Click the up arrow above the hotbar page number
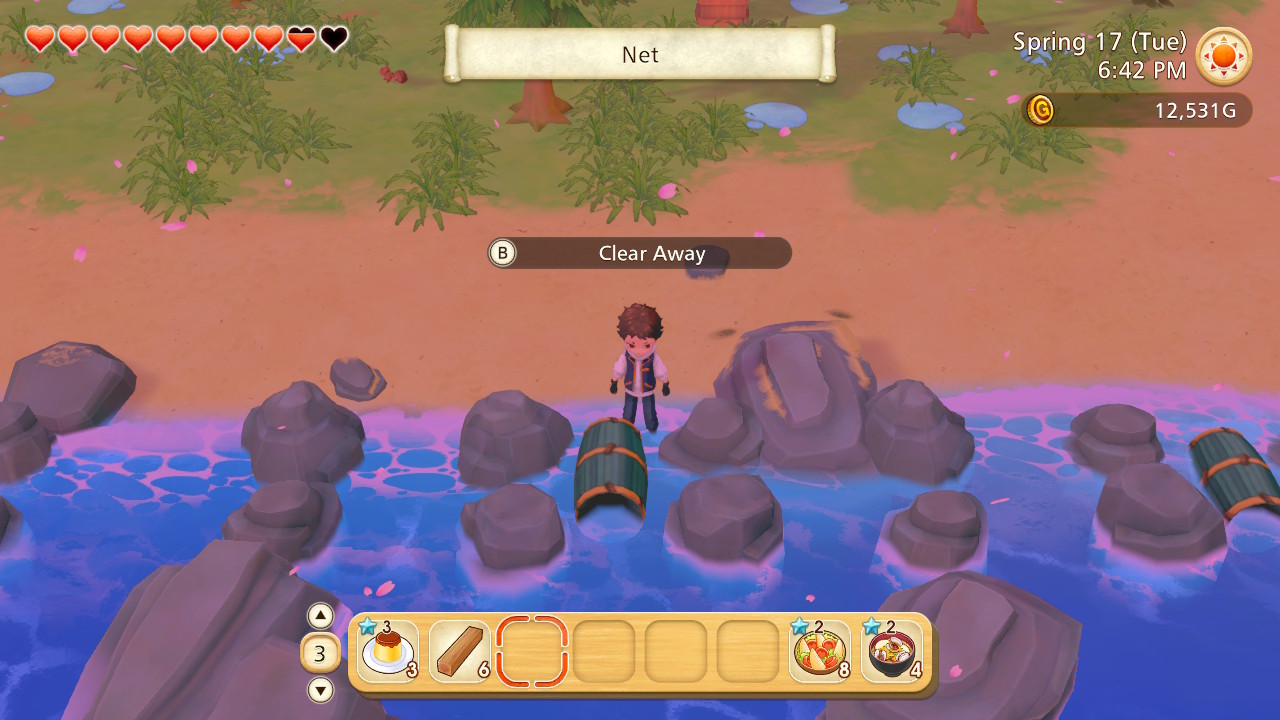 pyautogui.click(x=319, y=616)
